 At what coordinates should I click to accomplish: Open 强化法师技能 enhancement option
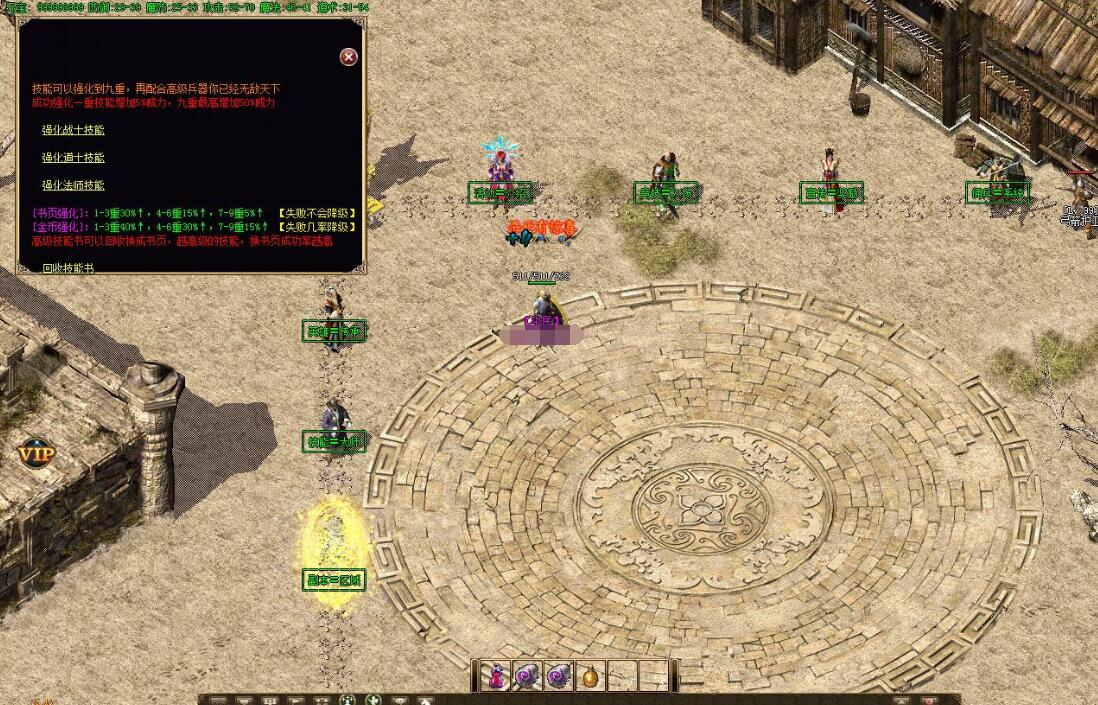coord(73,186)
